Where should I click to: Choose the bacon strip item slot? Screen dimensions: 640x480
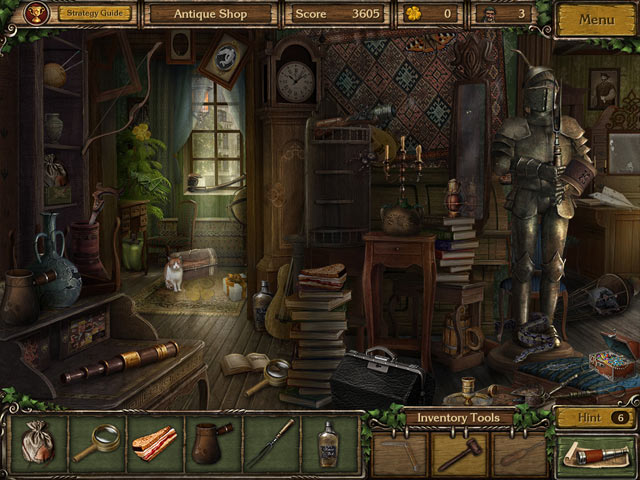click(155, 443)
